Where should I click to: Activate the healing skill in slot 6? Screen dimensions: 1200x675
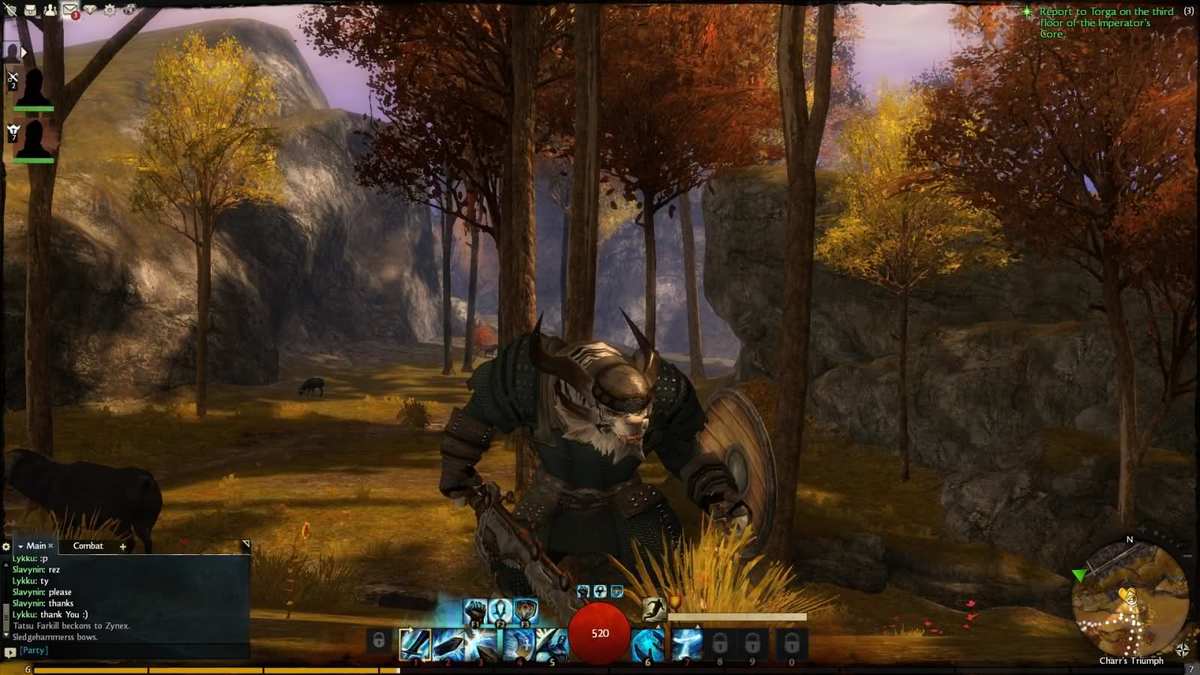point(648,643)
